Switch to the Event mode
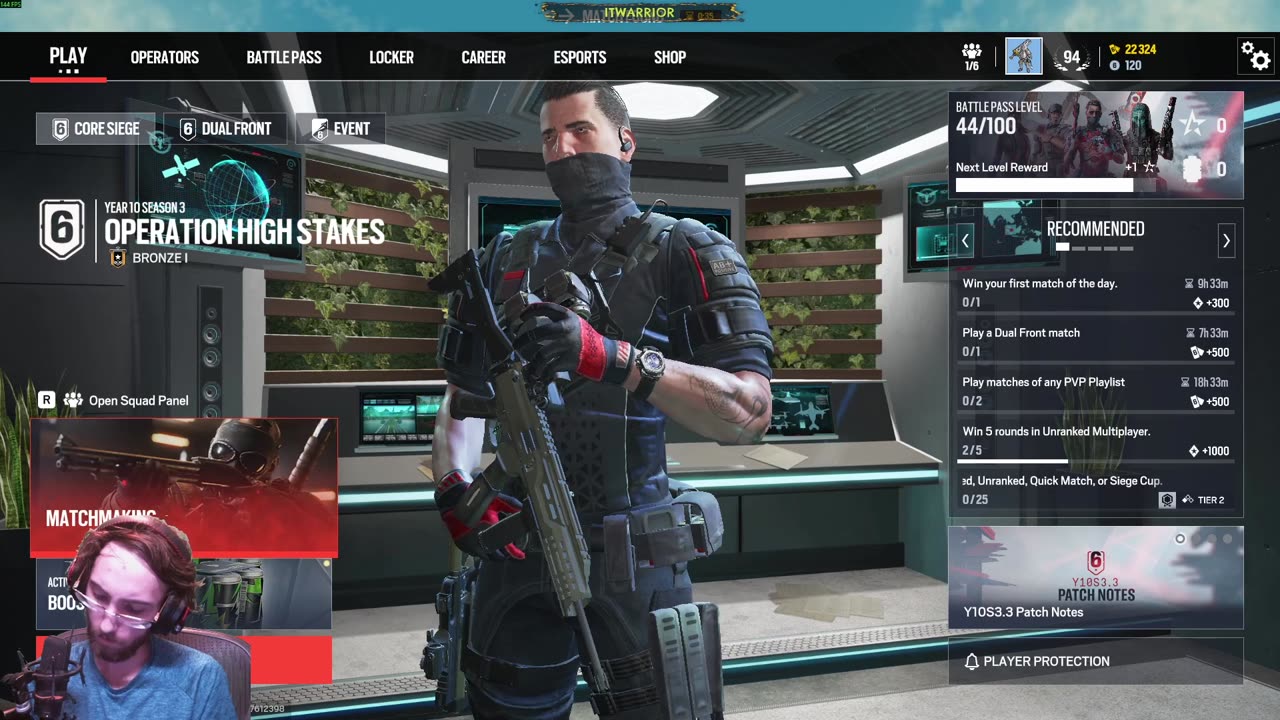 pyautogui.click(x=340, y=129)
